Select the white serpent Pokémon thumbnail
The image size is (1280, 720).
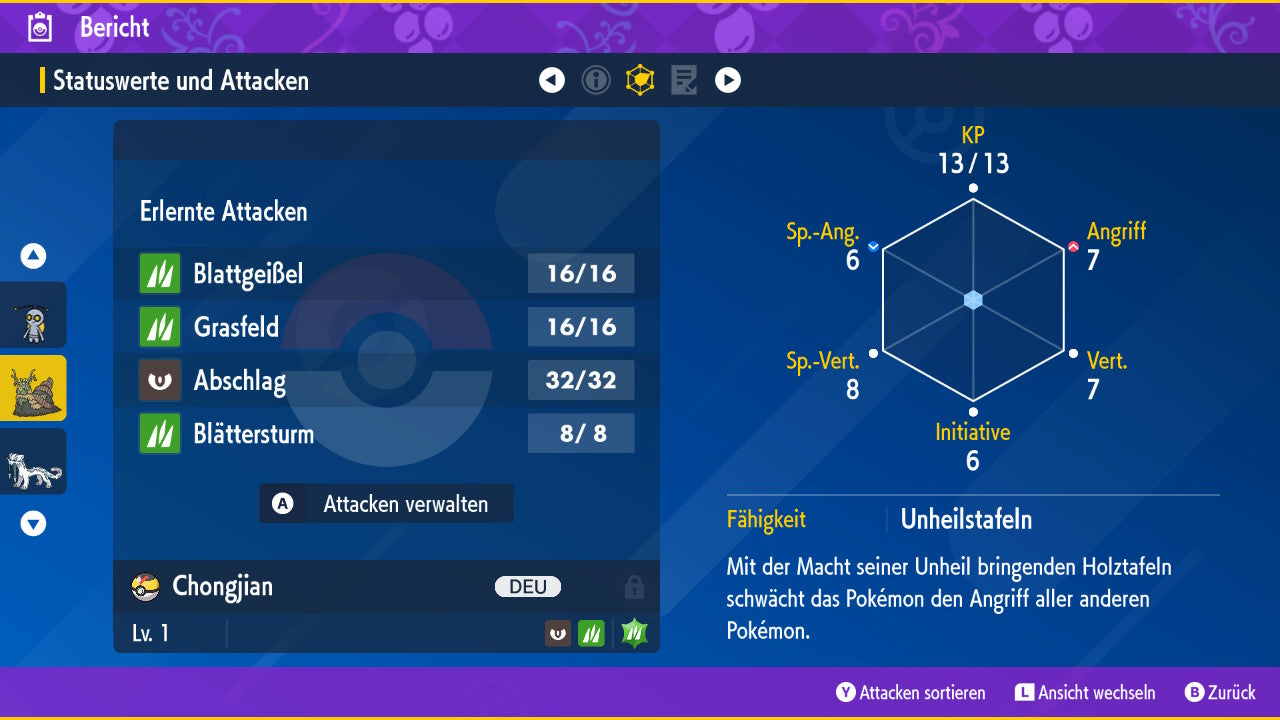(33, 461)
